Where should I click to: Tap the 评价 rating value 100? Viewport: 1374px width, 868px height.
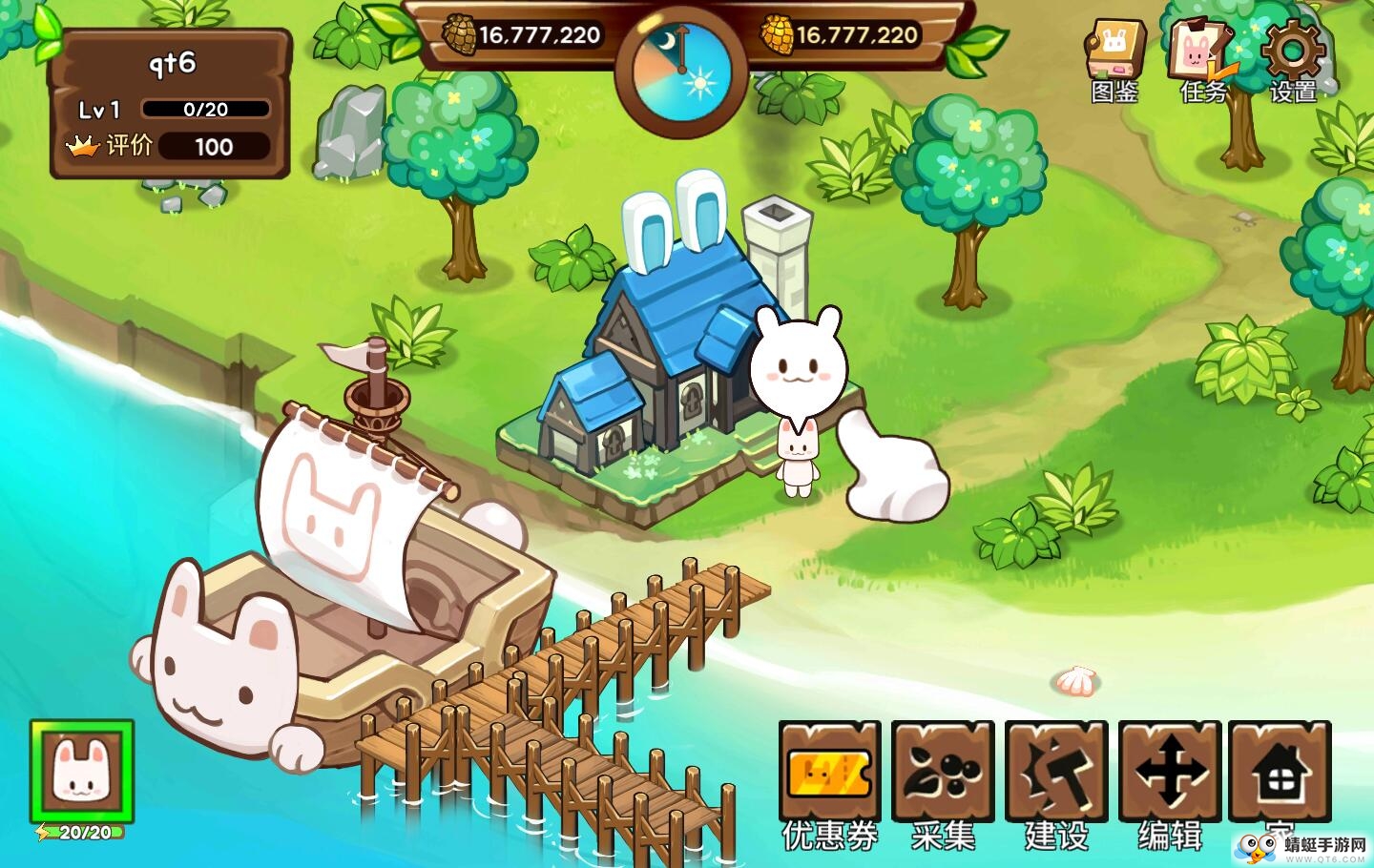tap(215, 146)
